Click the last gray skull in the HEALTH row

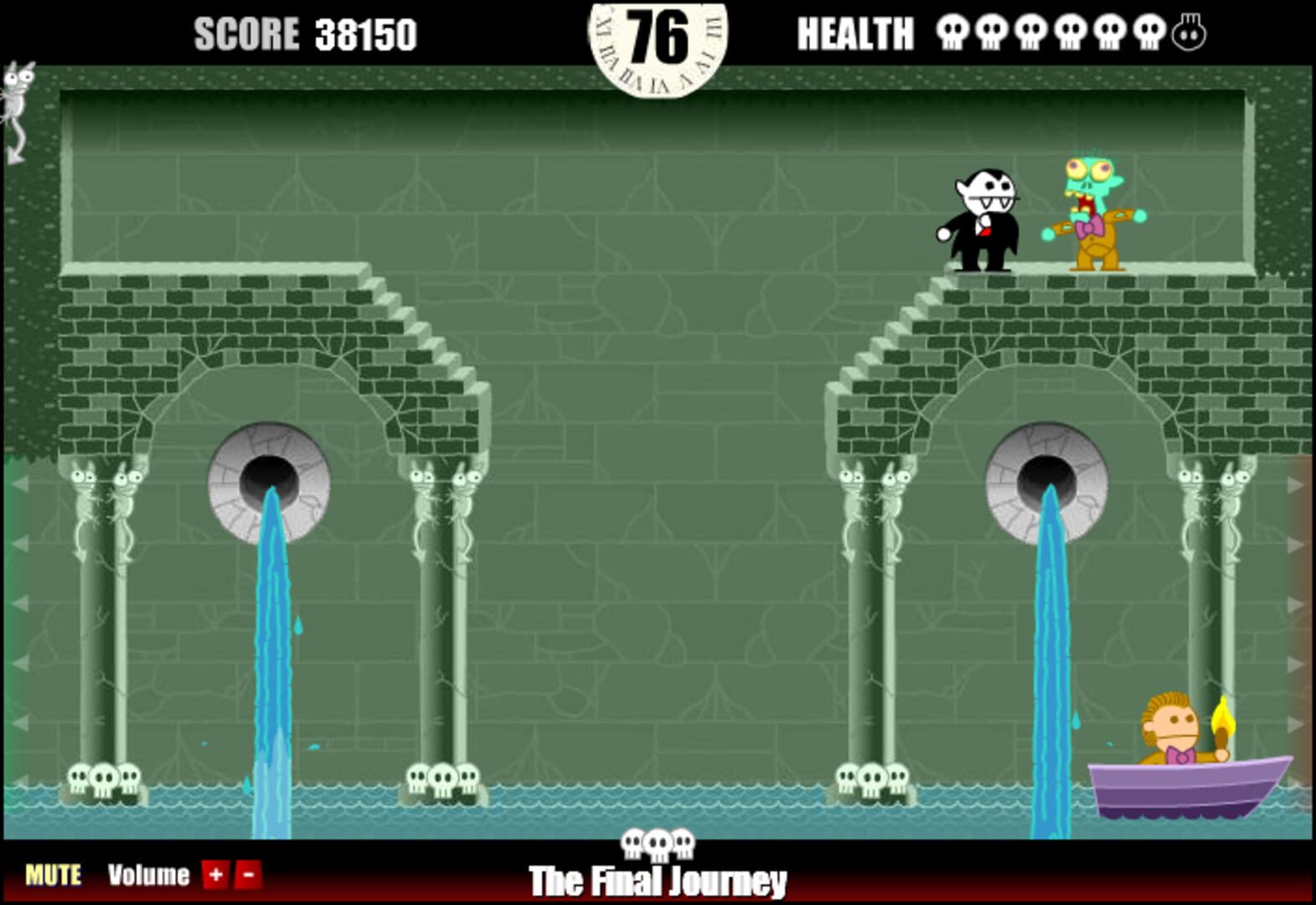1189,32
